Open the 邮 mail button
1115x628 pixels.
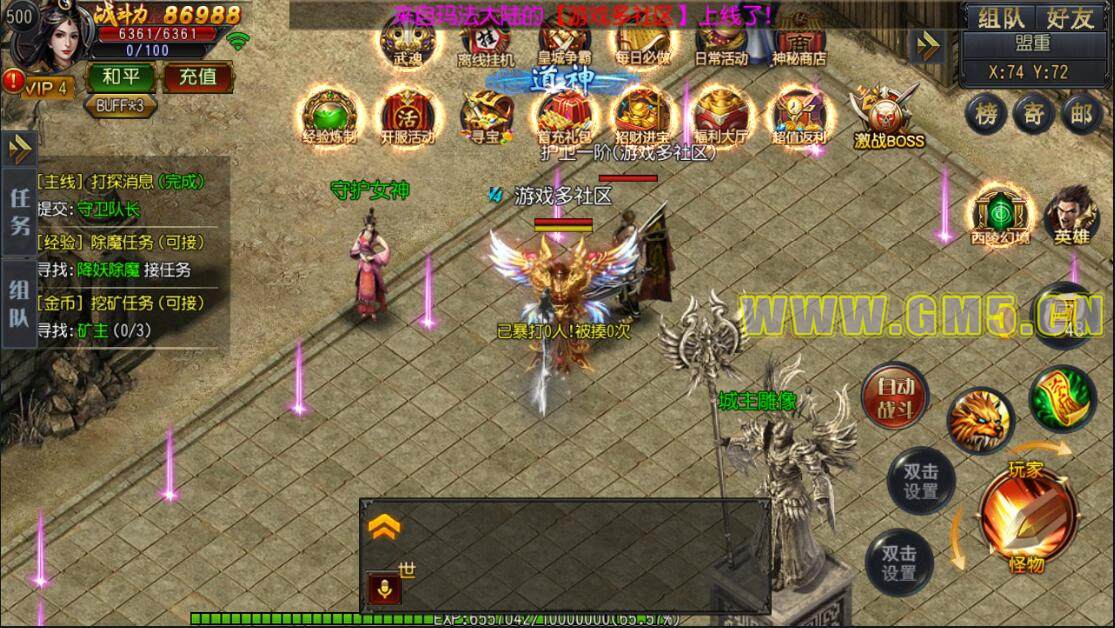(x=1081, y=114)
